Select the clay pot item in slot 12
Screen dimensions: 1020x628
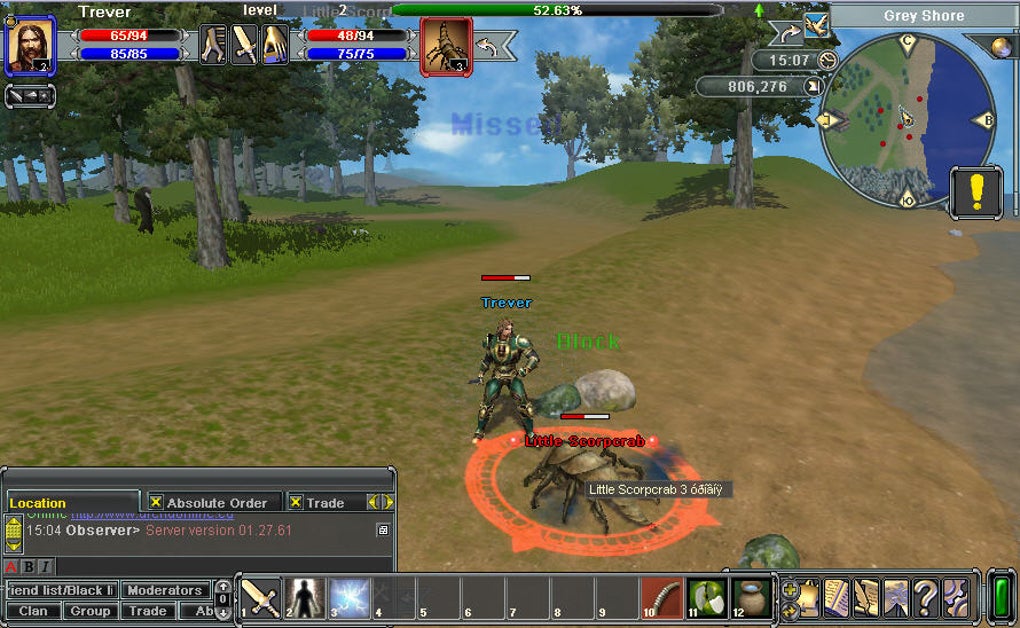751,598
